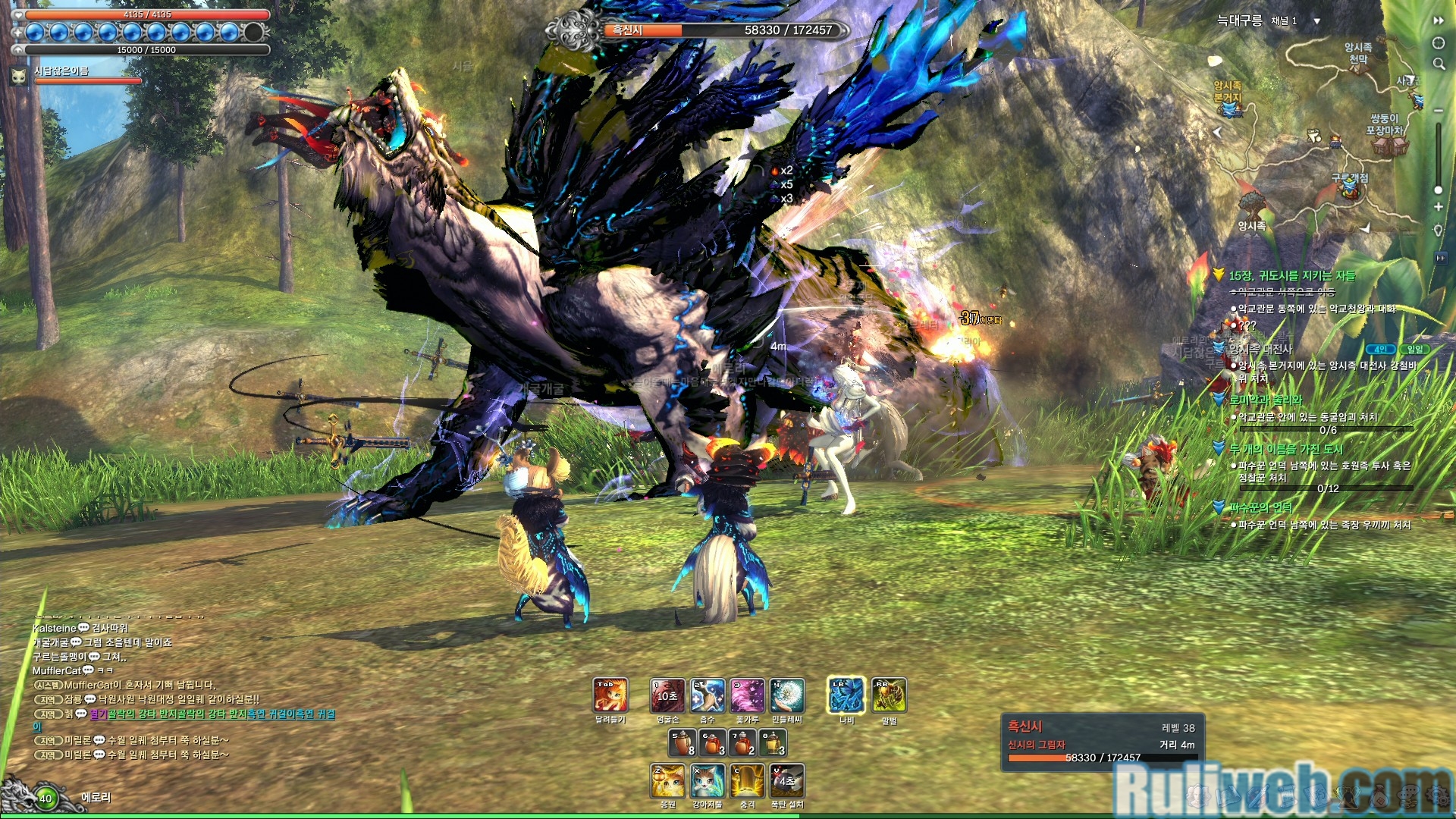Viewport: 1456px width, 819px height.
Task: Open the minimap magnifier search
Action: [x=1439, y=64]
